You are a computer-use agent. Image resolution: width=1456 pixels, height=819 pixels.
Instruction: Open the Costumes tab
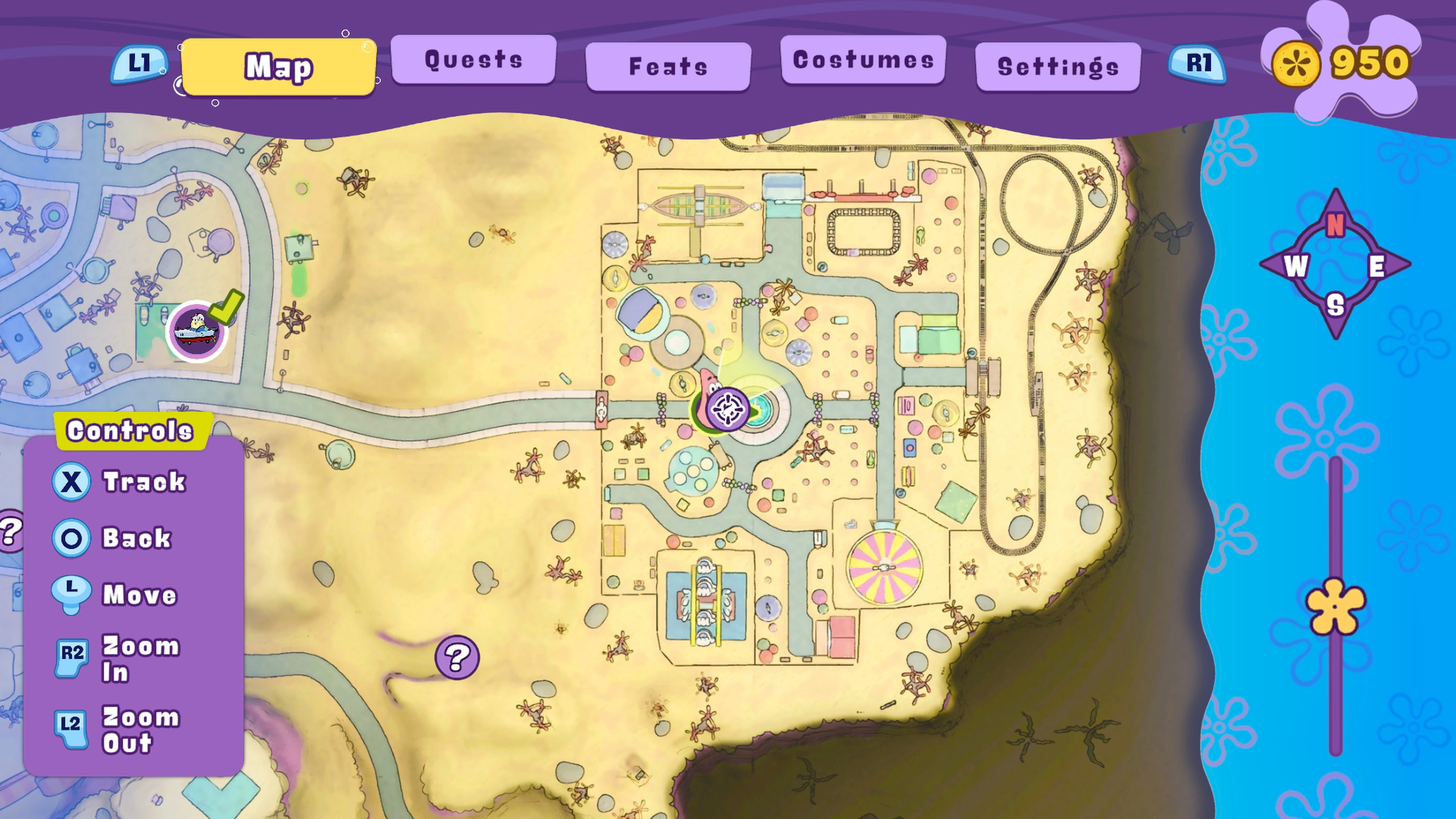point(863,60)
